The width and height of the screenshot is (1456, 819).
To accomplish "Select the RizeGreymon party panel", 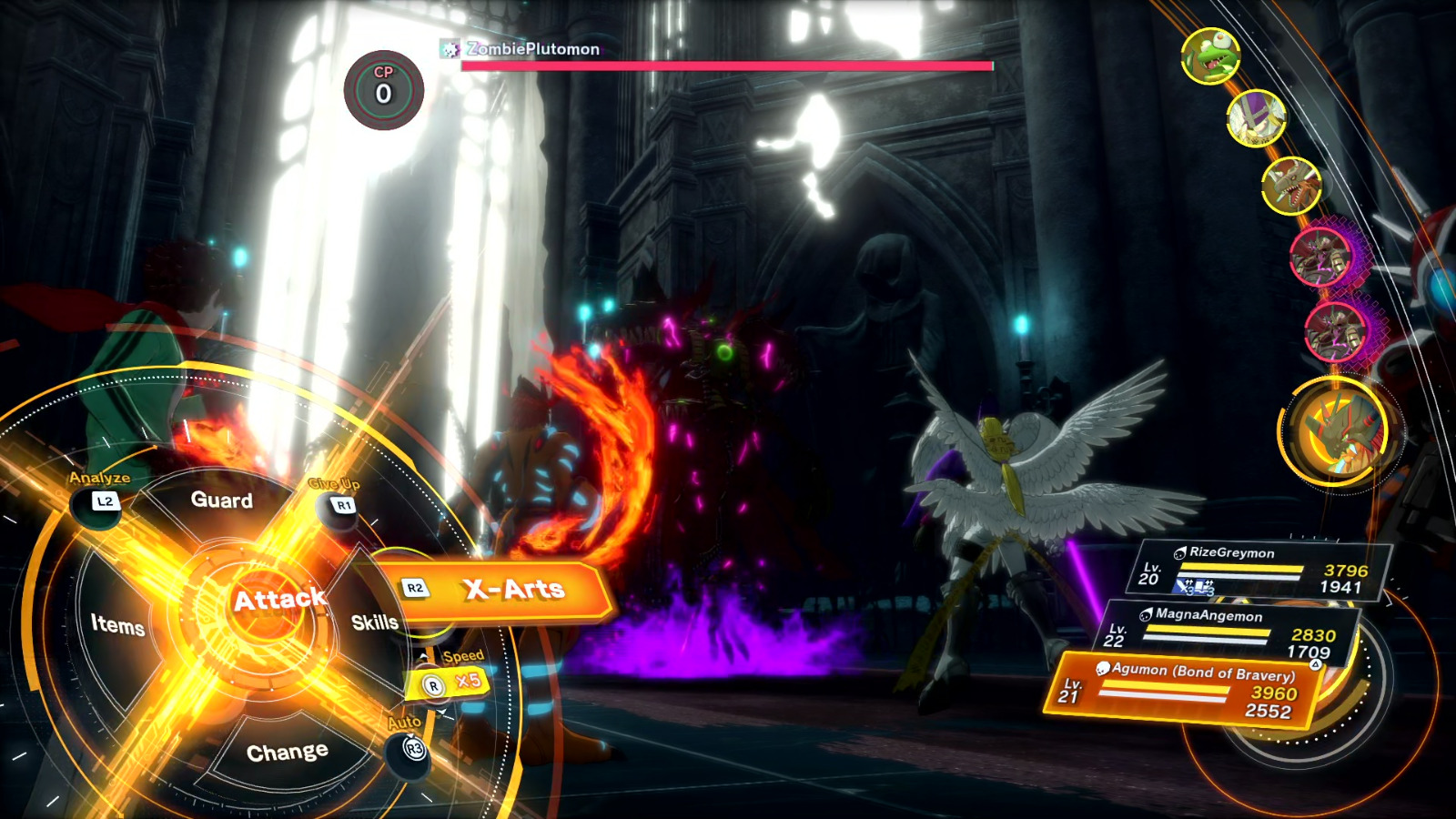I will 1265,570.
